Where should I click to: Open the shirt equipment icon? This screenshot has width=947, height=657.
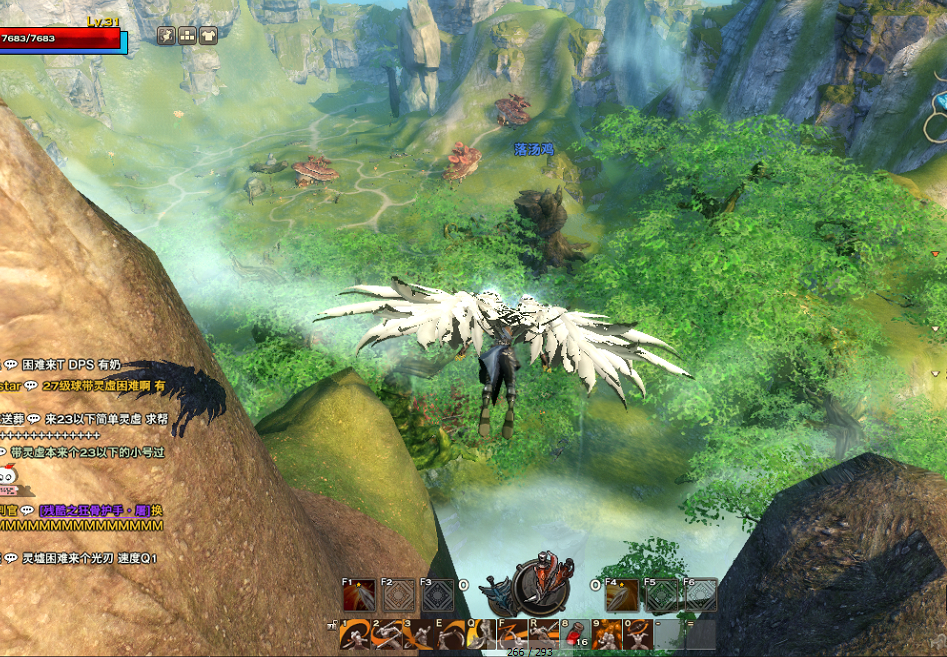[208, 35]
